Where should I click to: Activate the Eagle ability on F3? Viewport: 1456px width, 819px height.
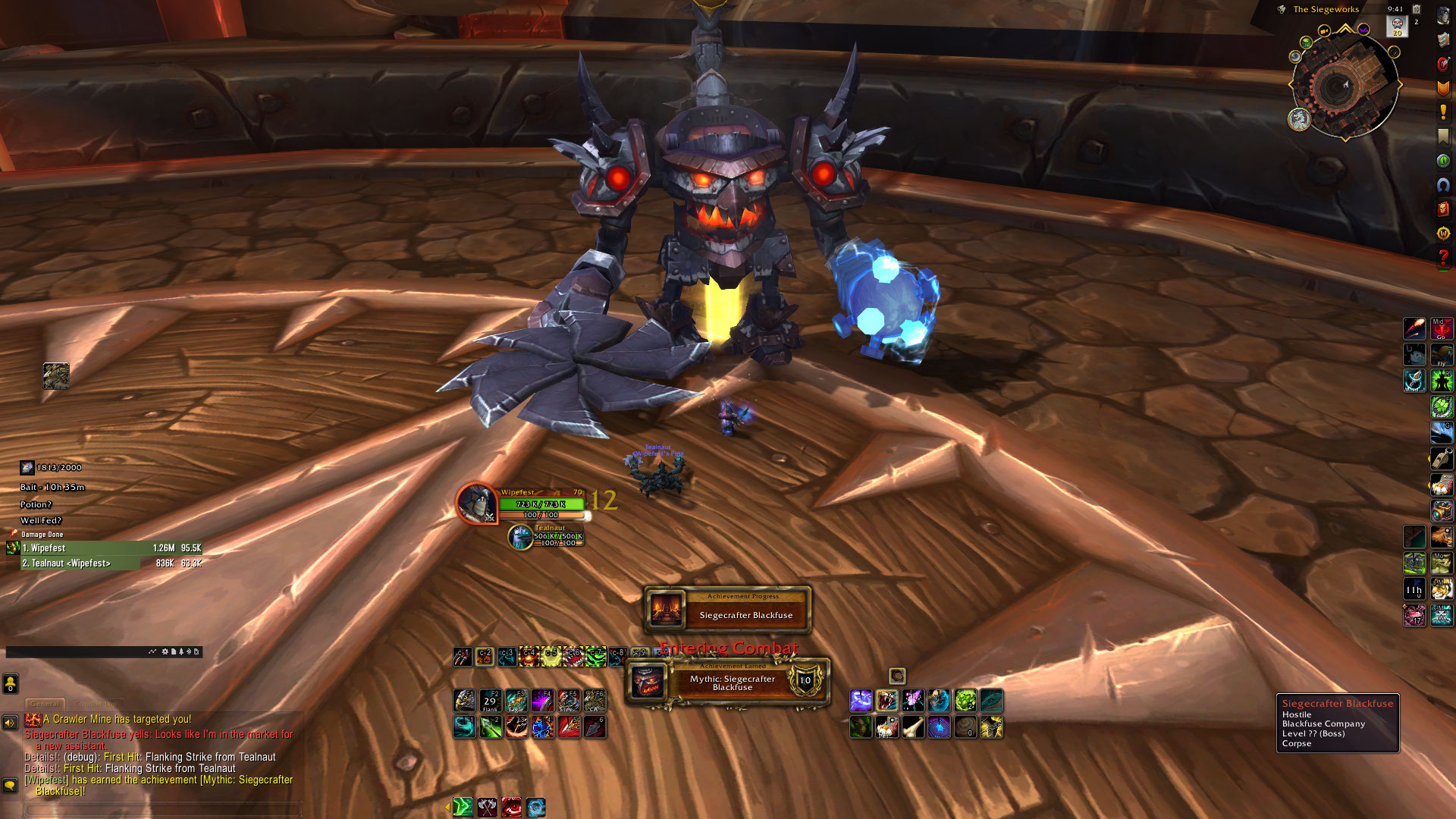pos(516,700)
